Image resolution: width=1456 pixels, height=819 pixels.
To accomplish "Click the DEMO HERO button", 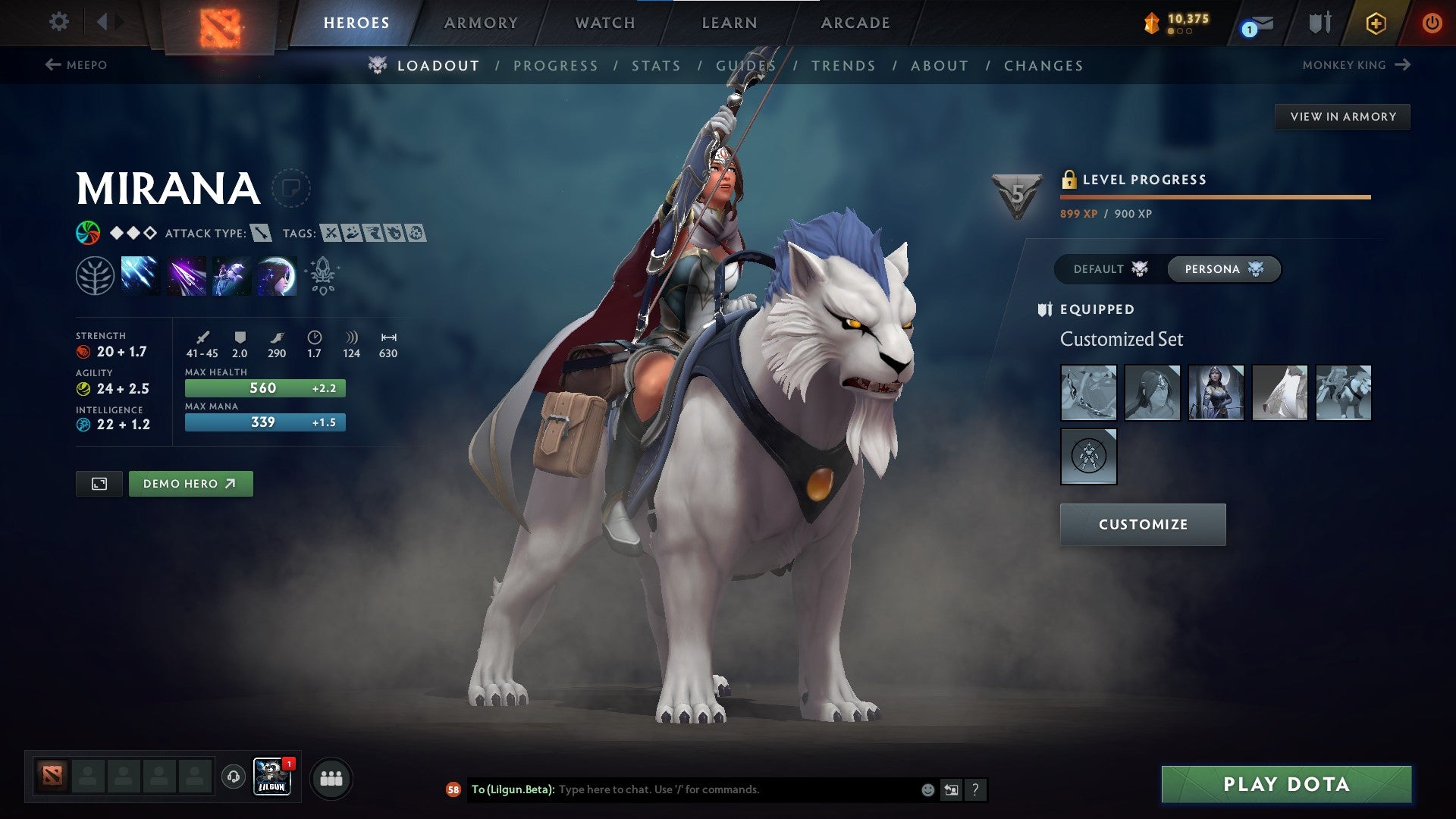I will point(190,483).
